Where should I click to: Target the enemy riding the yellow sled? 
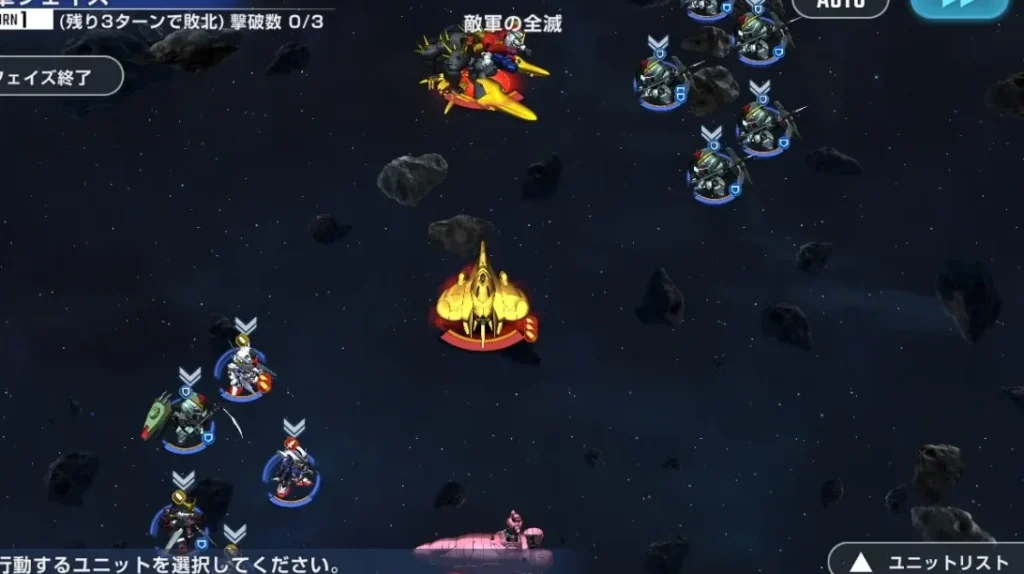coord(484,72)
